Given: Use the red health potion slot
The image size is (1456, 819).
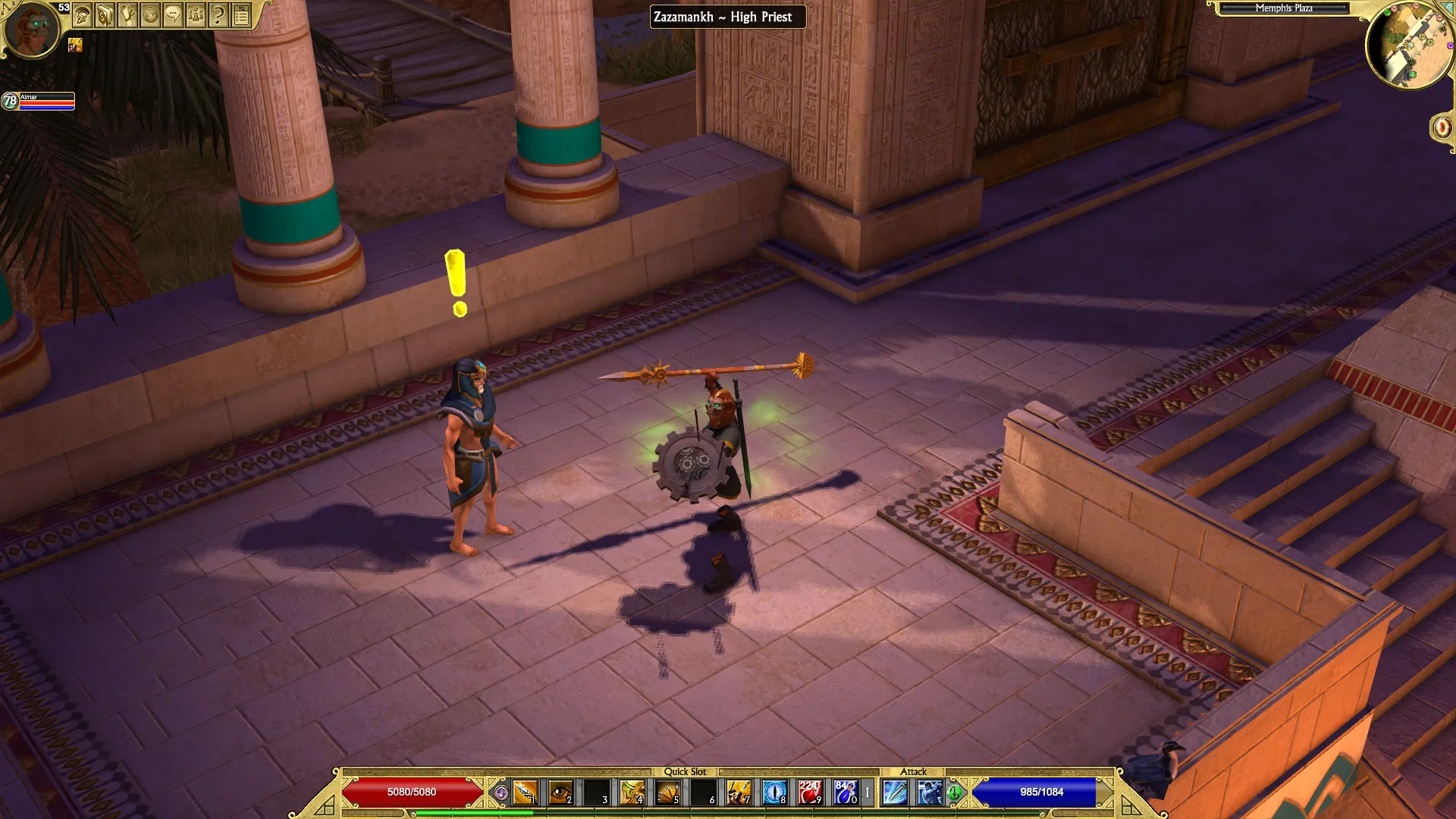Looking at the screenshot, I should pyautogui.click(x=810, y=792).
